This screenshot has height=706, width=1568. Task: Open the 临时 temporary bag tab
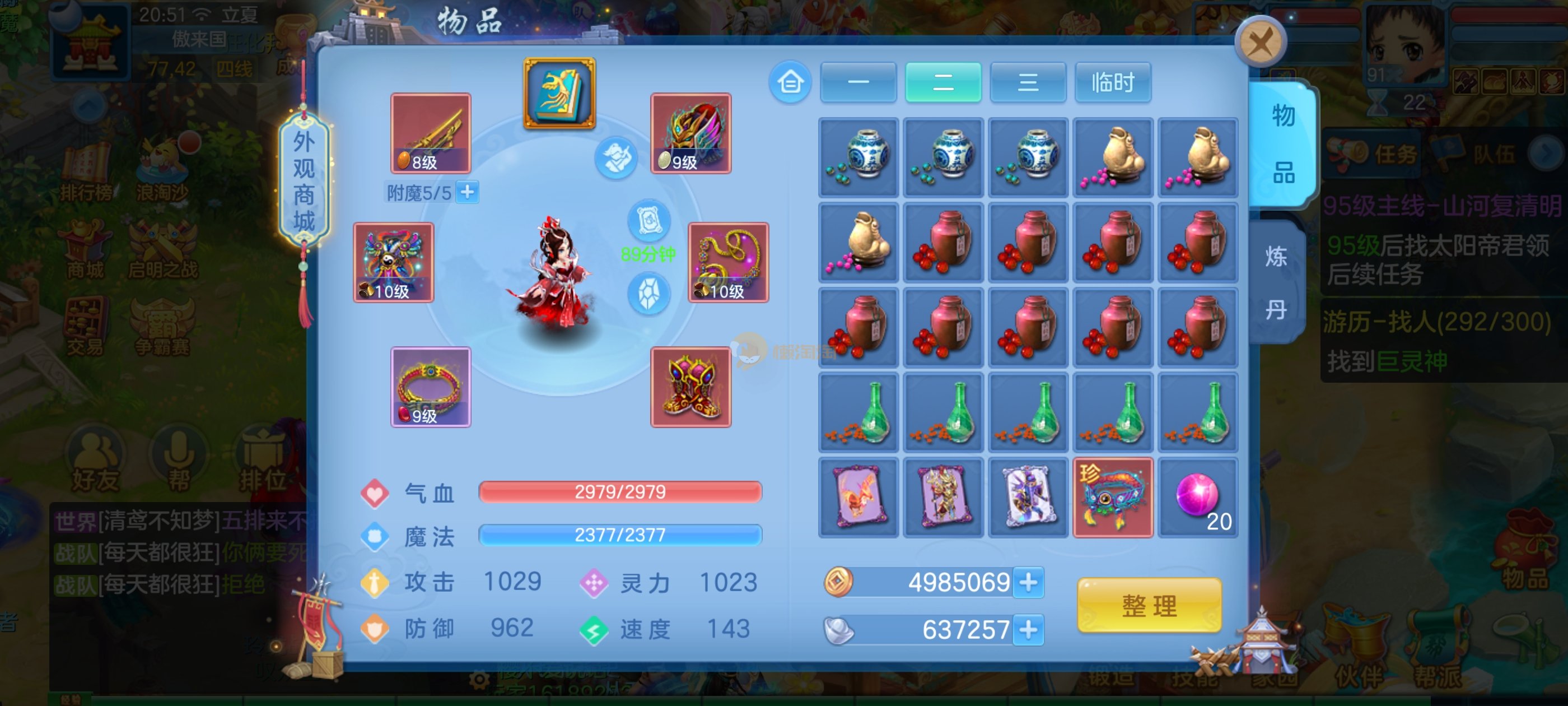(1112, 82)
